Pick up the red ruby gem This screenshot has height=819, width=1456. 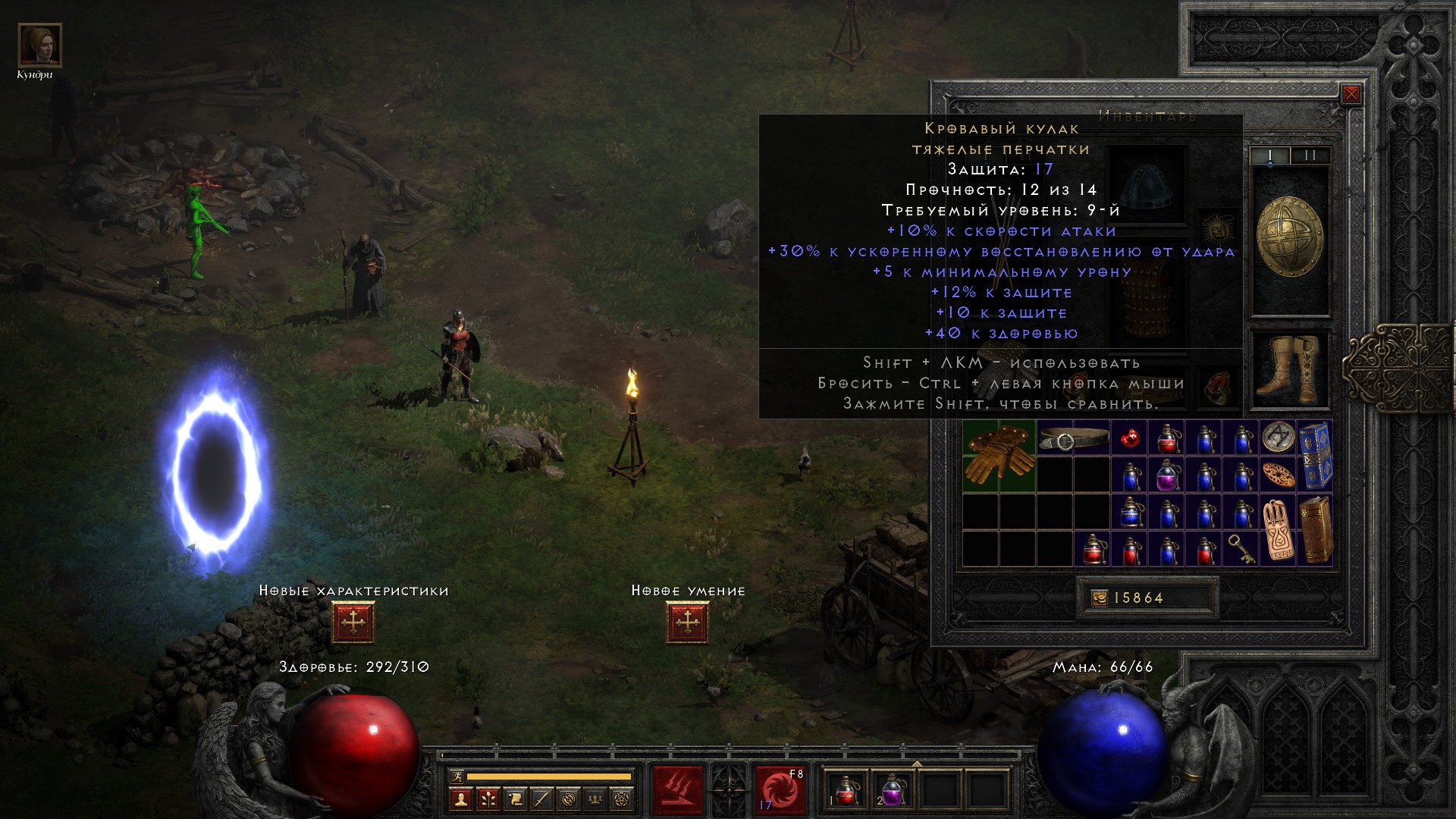pyautogui.click(x=1130, y=438)
